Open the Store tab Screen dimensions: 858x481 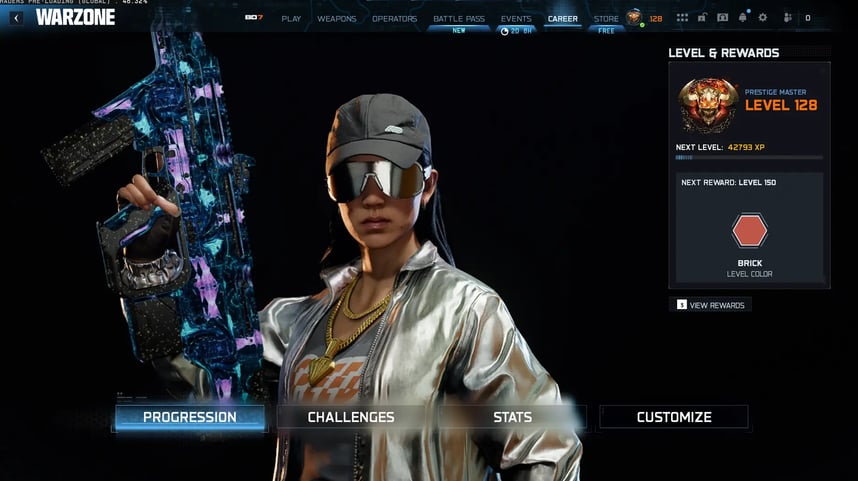(606, 19)
